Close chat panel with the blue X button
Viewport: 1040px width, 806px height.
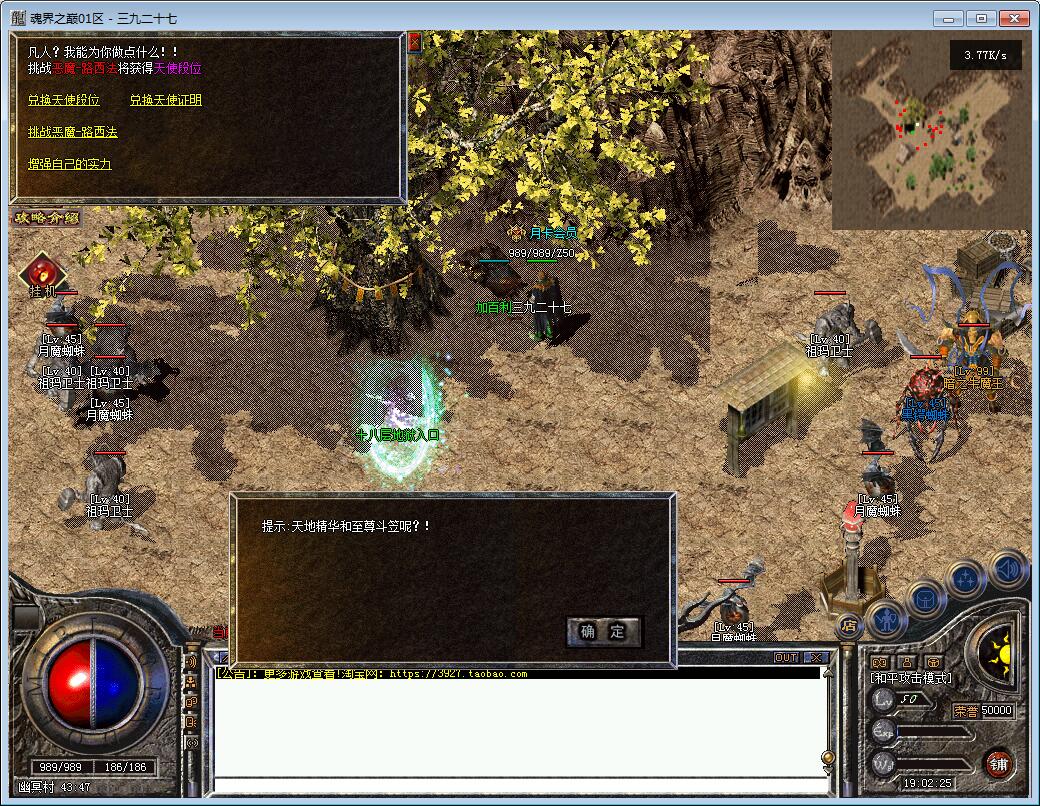(815, 657)
